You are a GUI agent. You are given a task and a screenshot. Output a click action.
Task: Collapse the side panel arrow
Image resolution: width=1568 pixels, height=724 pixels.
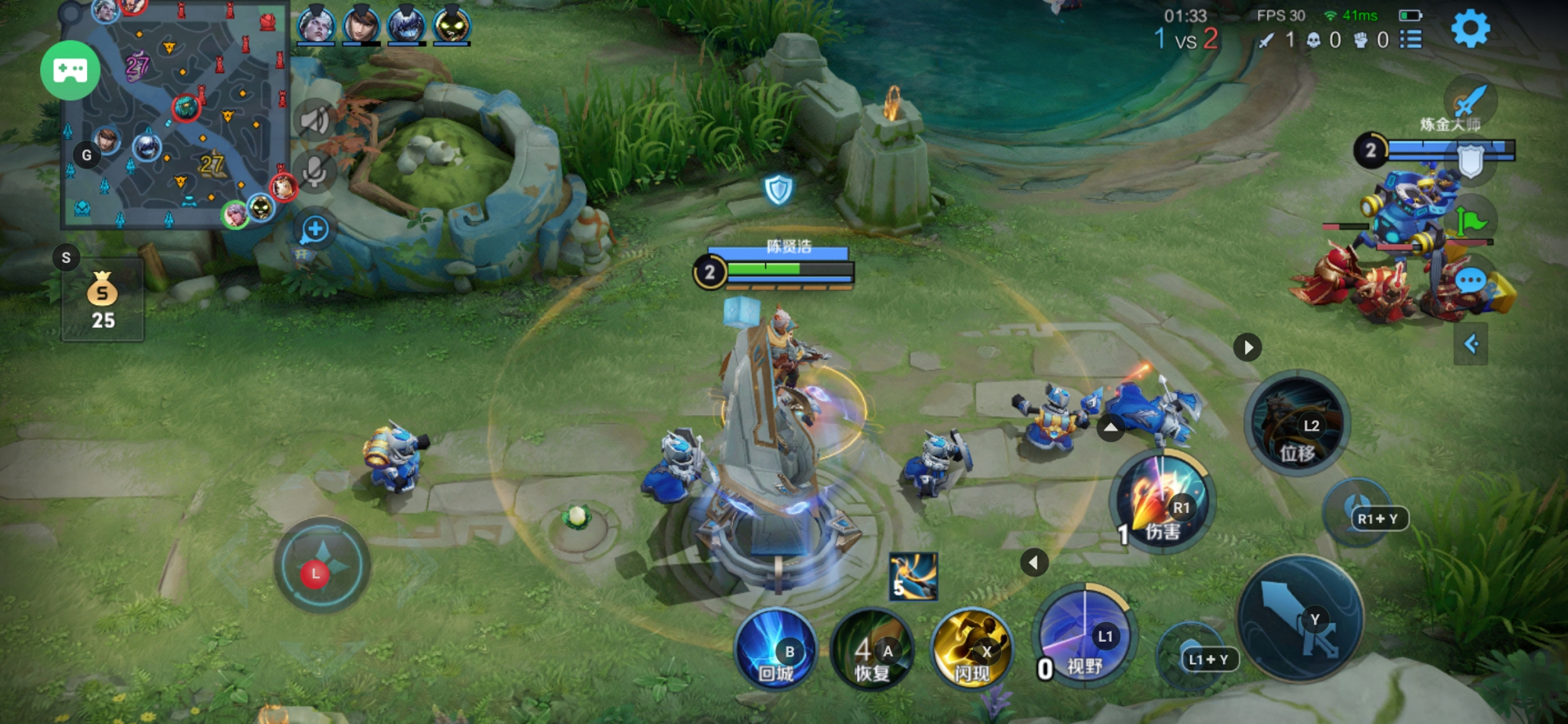pyautogui.click(x=1471, y=344)
